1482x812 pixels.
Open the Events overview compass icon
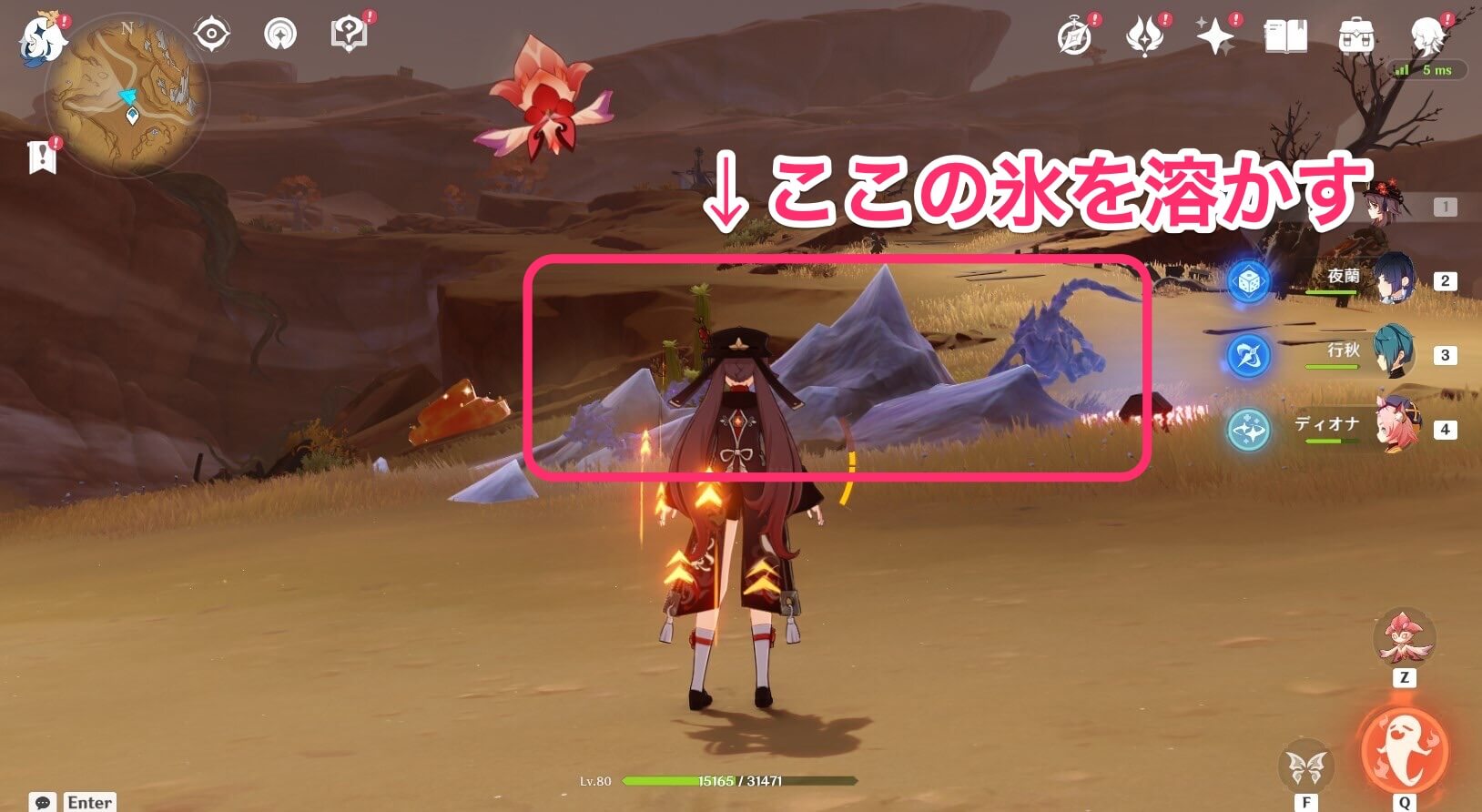[1072, 37]
